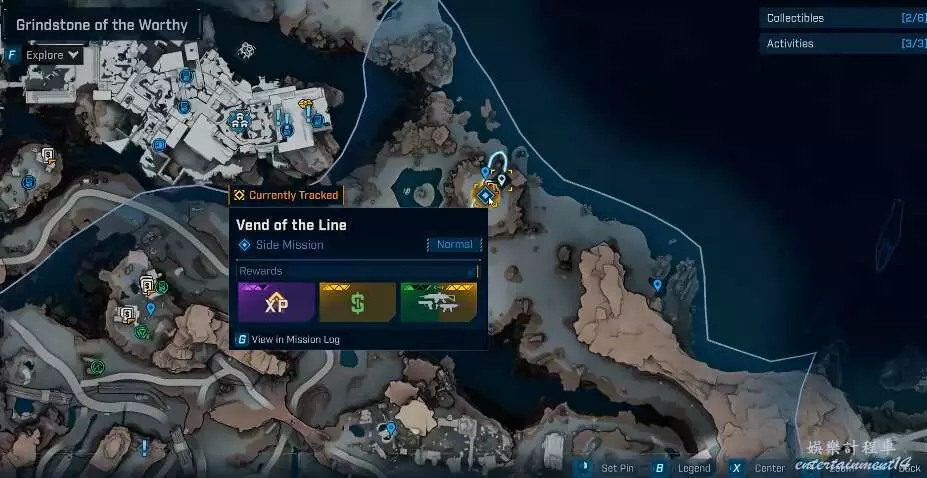Open View in Mission Log

pyautogui.click(x=295, y=340)
